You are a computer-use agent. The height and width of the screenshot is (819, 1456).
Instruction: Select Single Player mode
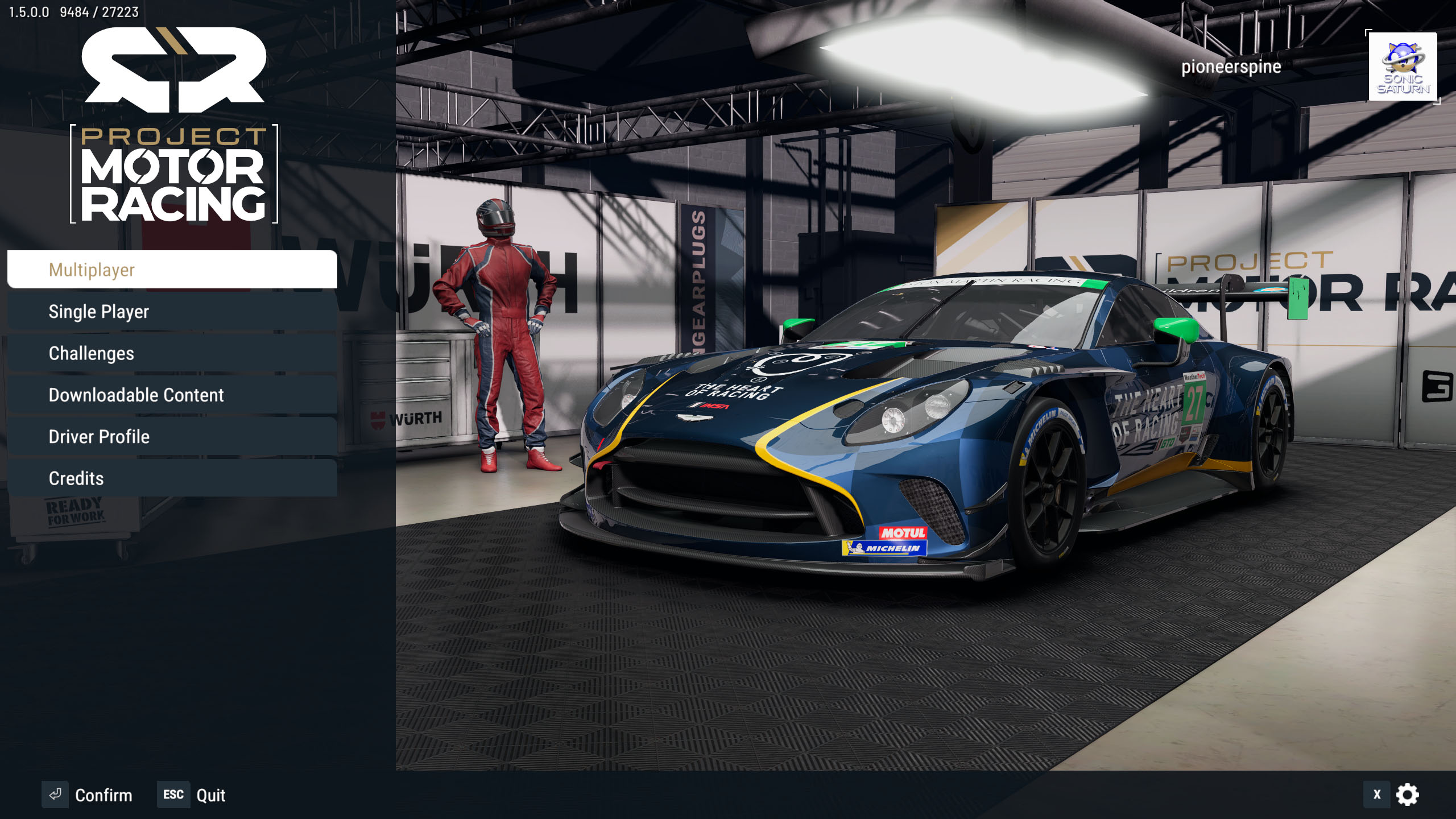click(172, 312)
